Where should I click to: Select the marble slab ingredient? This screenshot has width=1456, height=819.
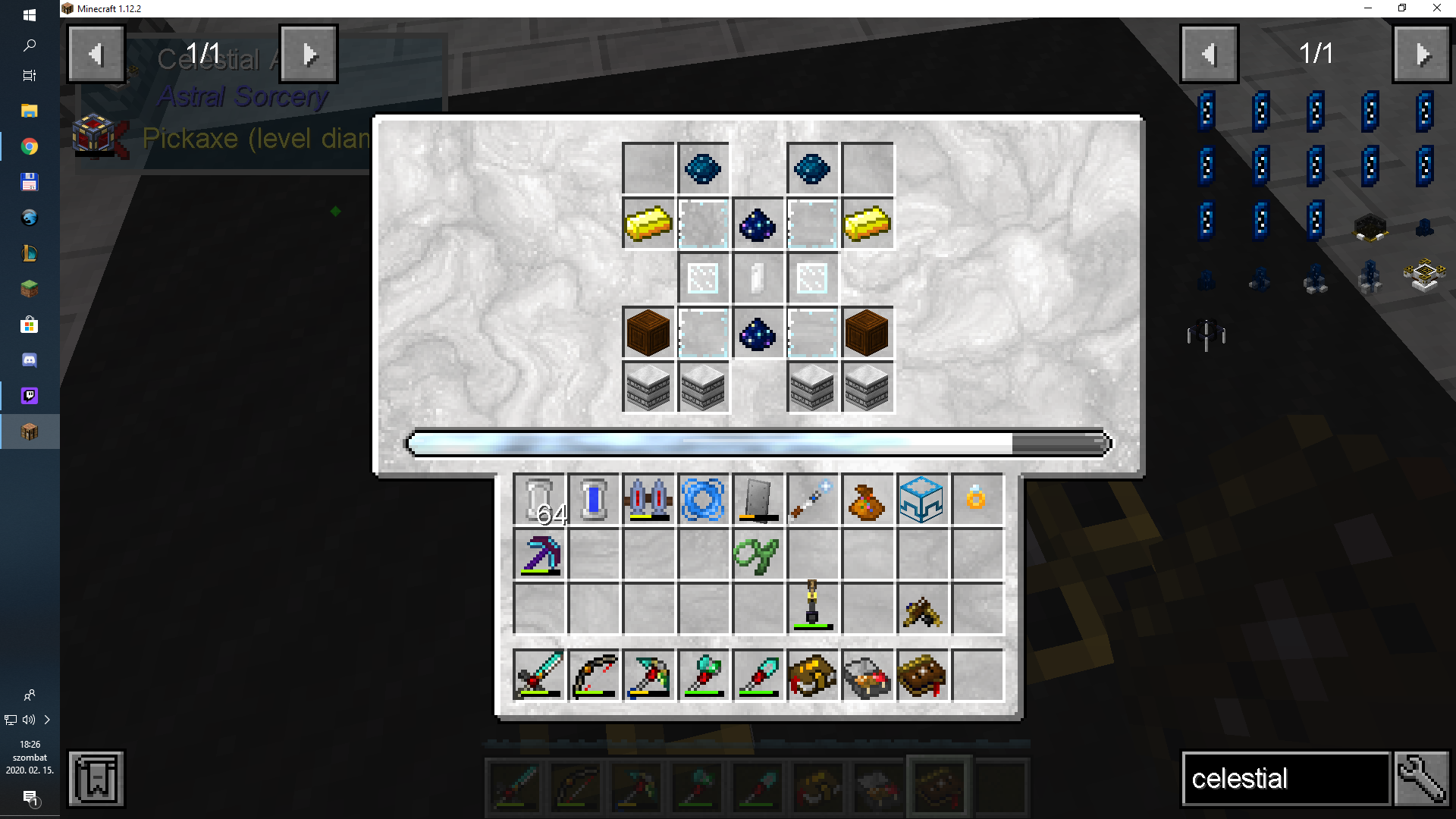[648, 388]
